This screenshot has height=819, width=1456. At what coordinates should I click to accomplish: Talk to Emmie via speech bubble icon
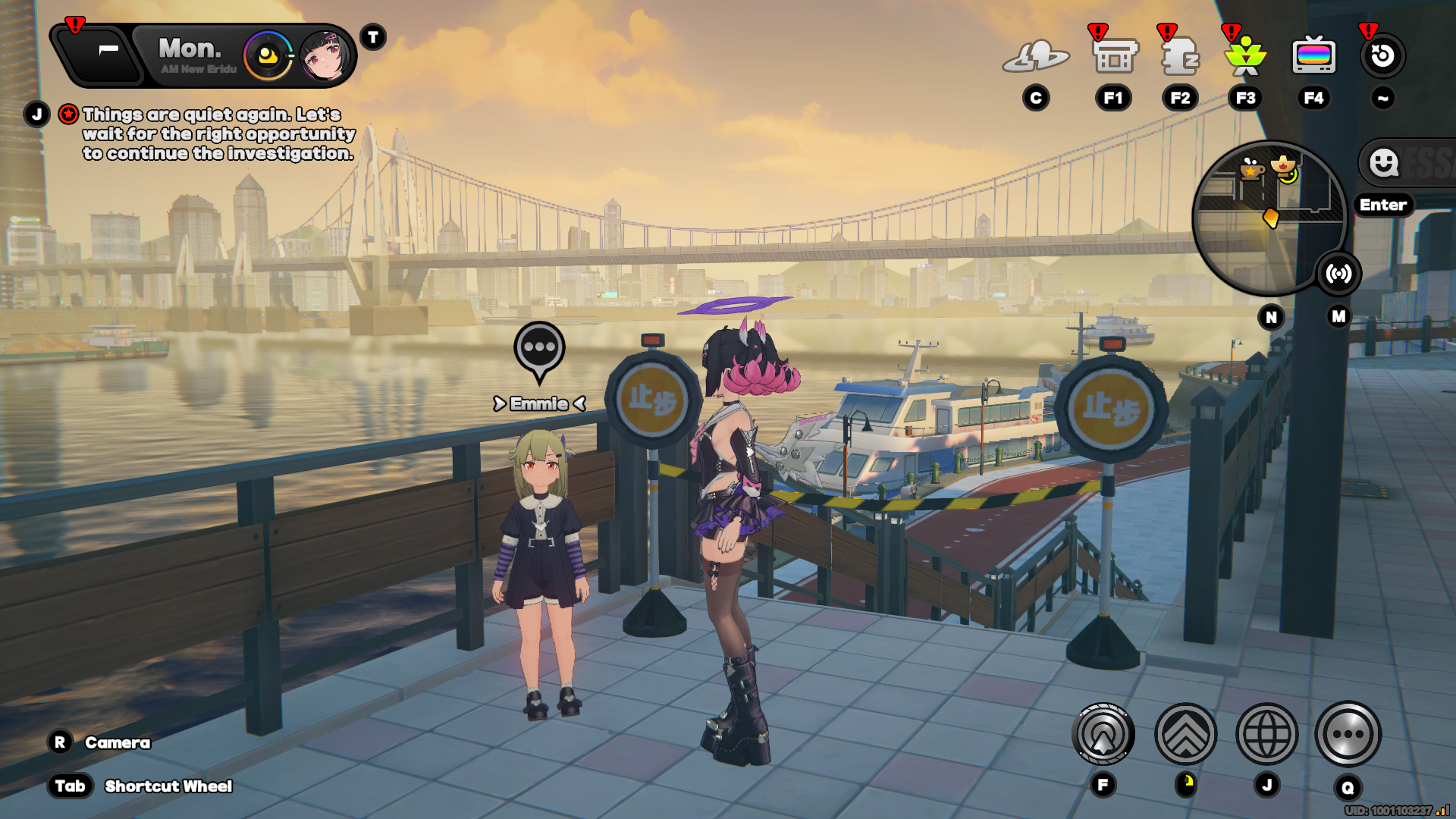(539, 348)
